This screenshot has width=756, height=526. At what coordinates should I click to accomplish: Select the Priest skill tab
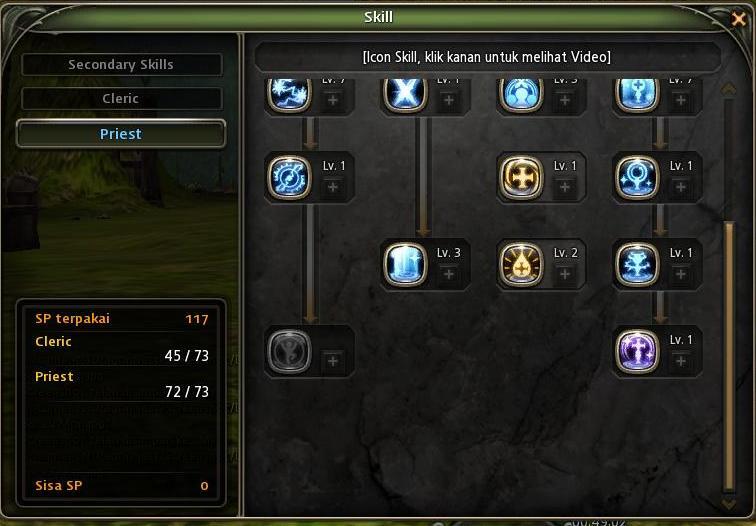pyautogui.click(x=121, y=134)
